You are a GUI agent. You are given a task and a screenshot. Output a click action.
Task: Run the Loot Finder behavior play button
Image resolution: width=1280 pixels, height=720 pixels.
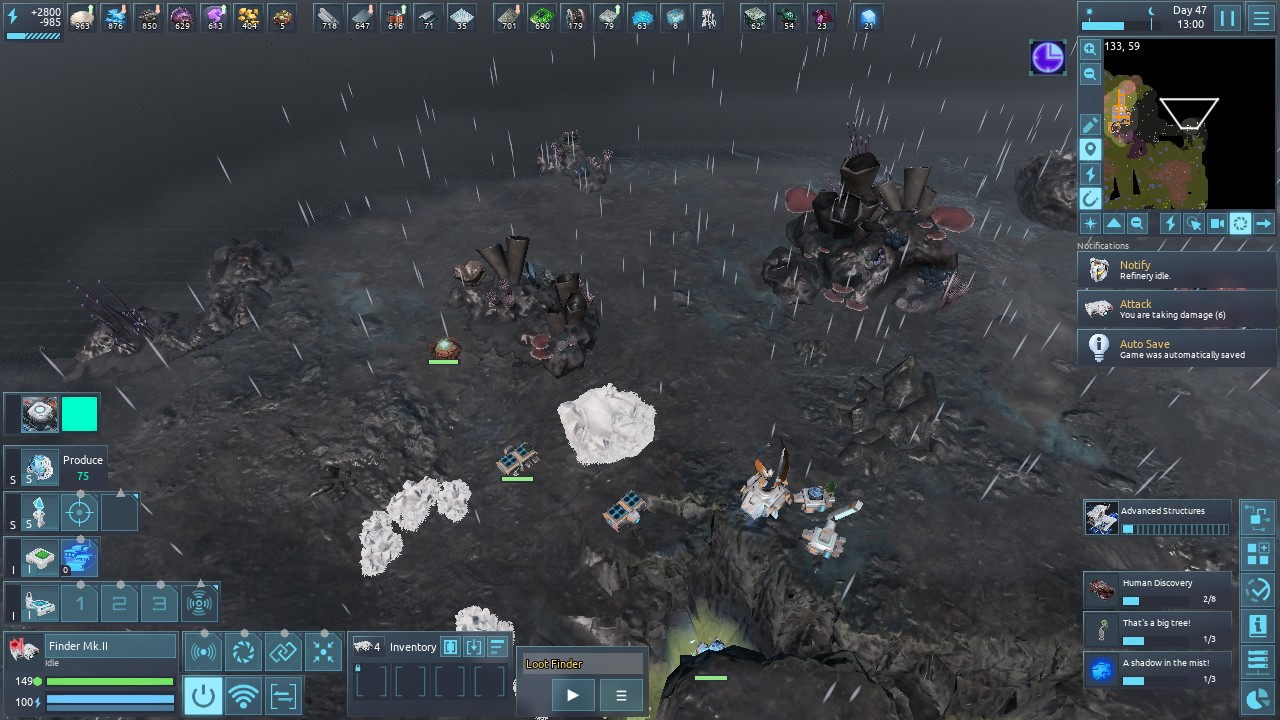coord(572,695)
